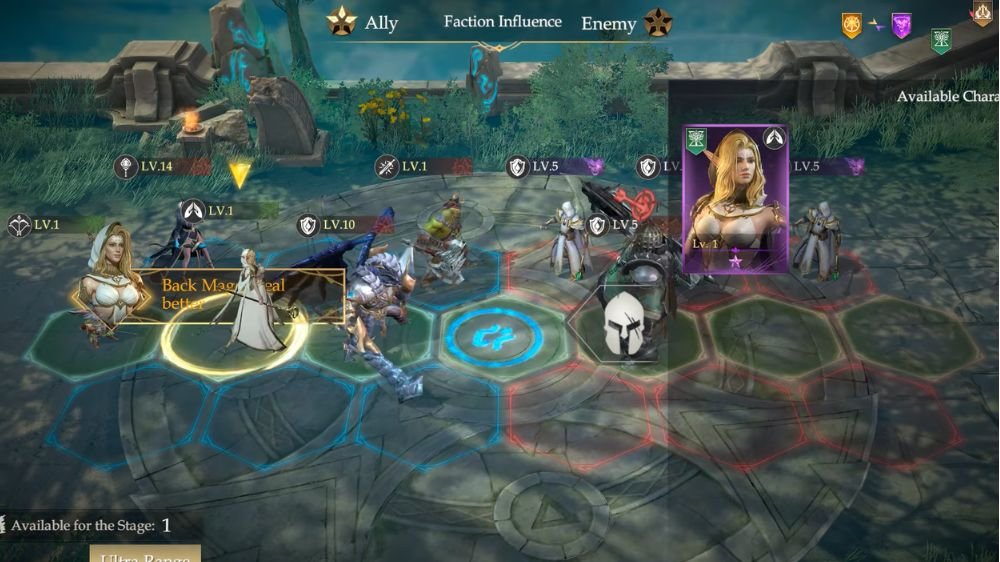Select the orange sun faction banner
1000x562 pixels.
pyautogui.click(x=851, y=25)
